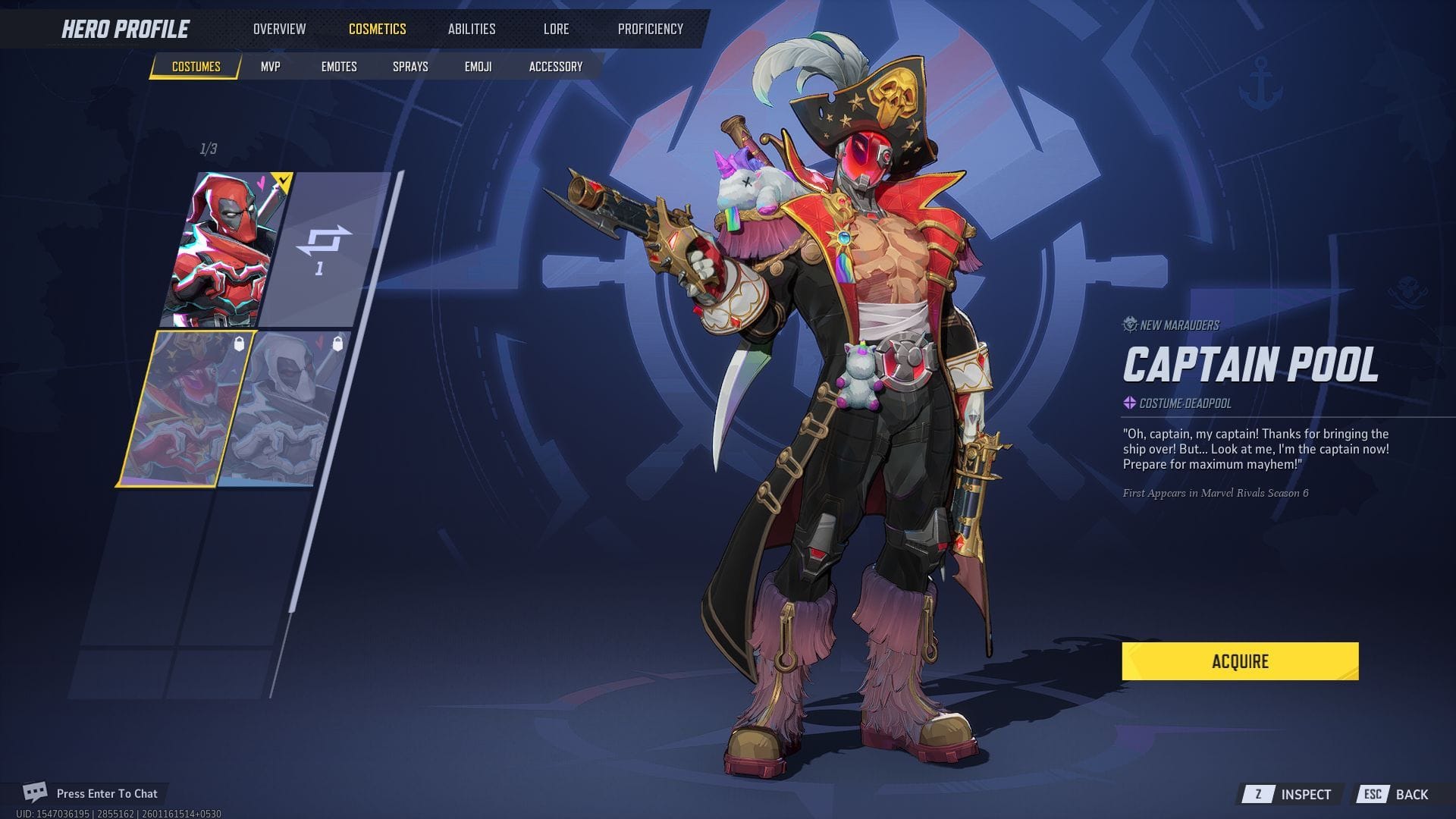The width and height of the screenshot is (1456, 819).
Task: Open the Abilities tab
Action: point(471,29)
